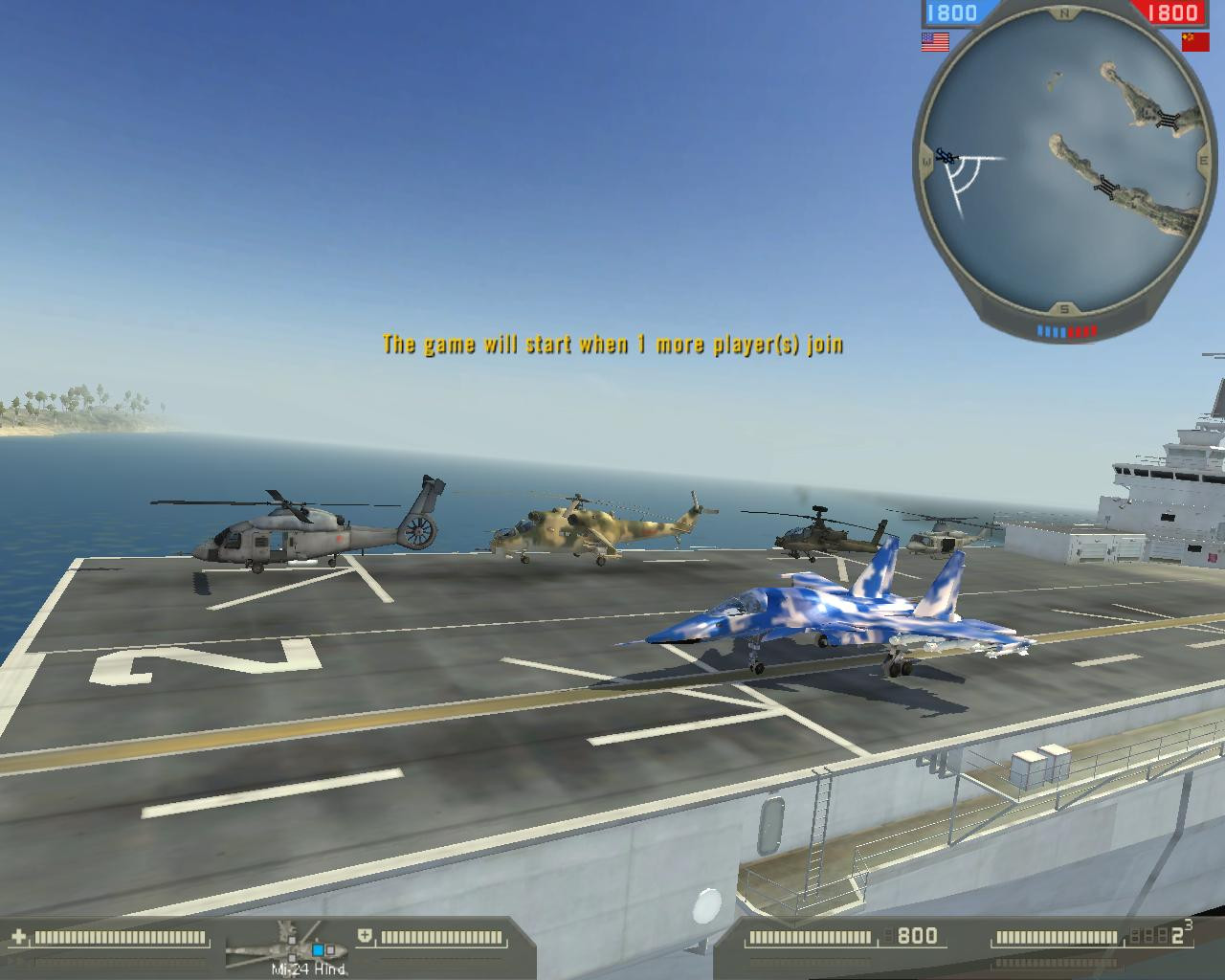Click the blue 1800 ticket counter
1225x980 pixels.
950,11
